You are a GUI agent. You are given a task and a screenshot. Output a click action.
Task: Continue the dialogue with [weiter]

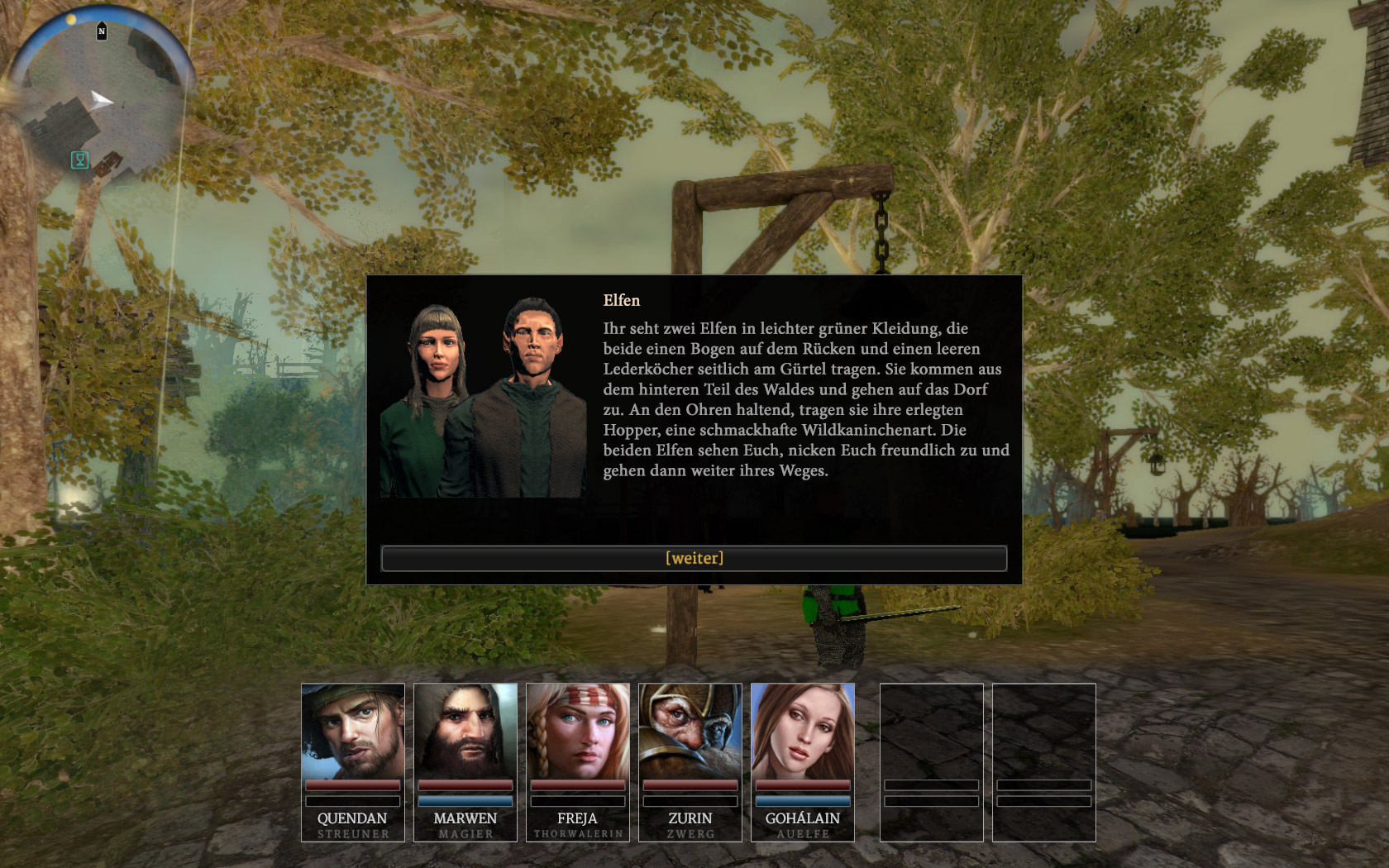[694, 558]
